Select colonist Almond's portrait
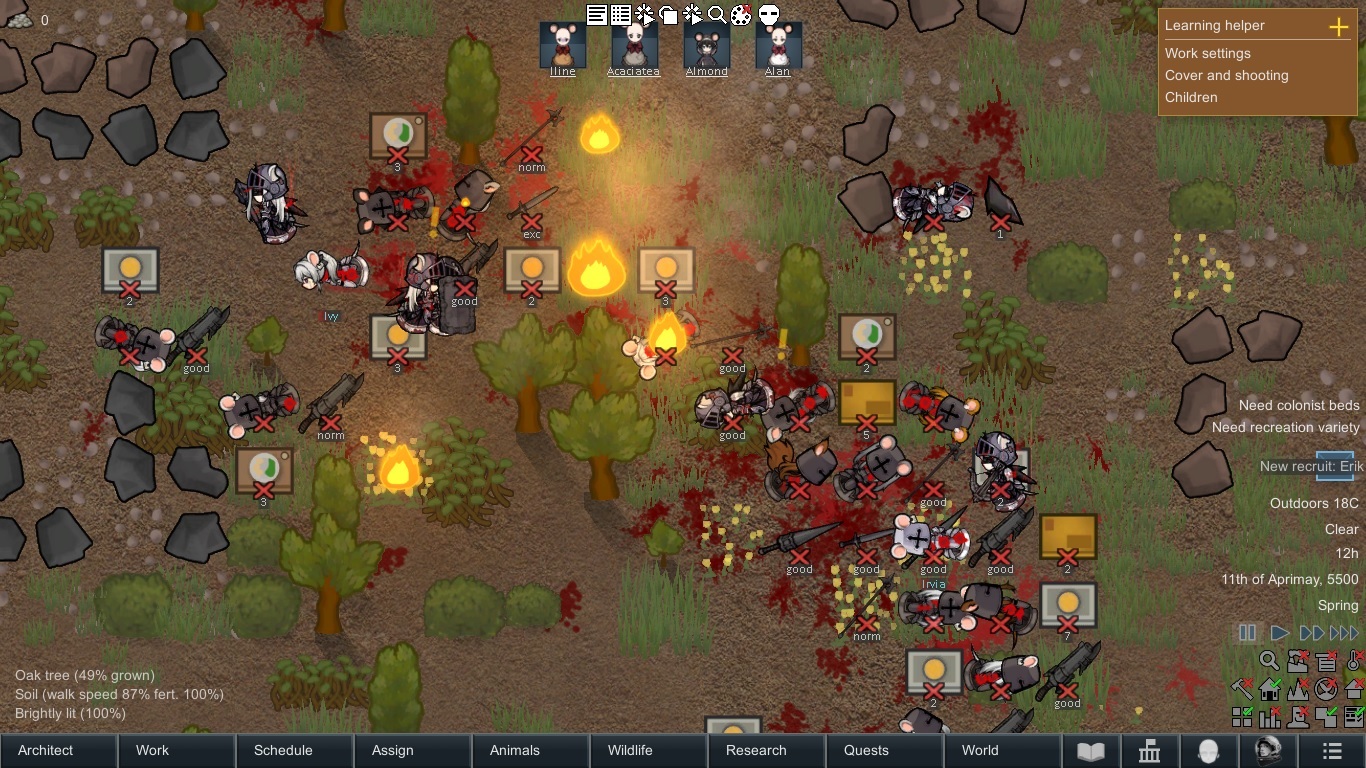The width and height of the screenshot is (1366, 768). 707,45
